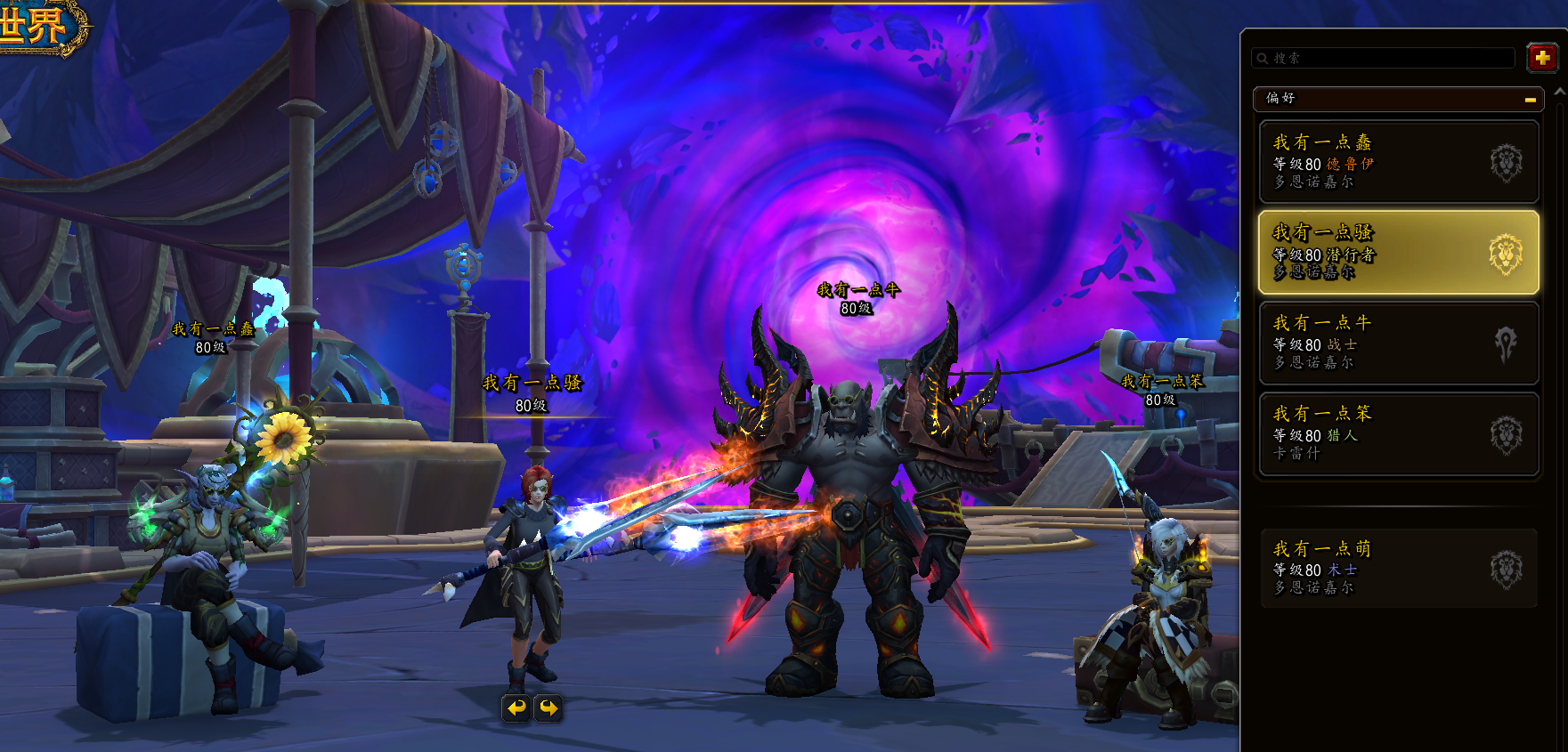Collapse the 偏好 favorites group
This screenshot has height=752, width=1568.
click(x=1530, y=100)
